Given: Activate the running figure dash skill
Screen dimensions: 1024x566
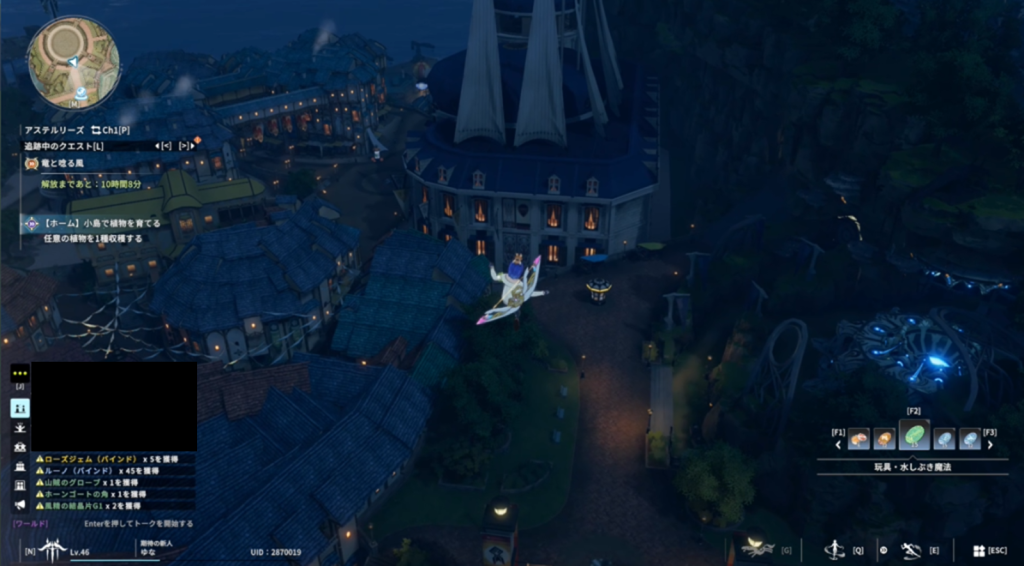Looking at the screenshot, I should pyautogui.click(x=909, y=549).
